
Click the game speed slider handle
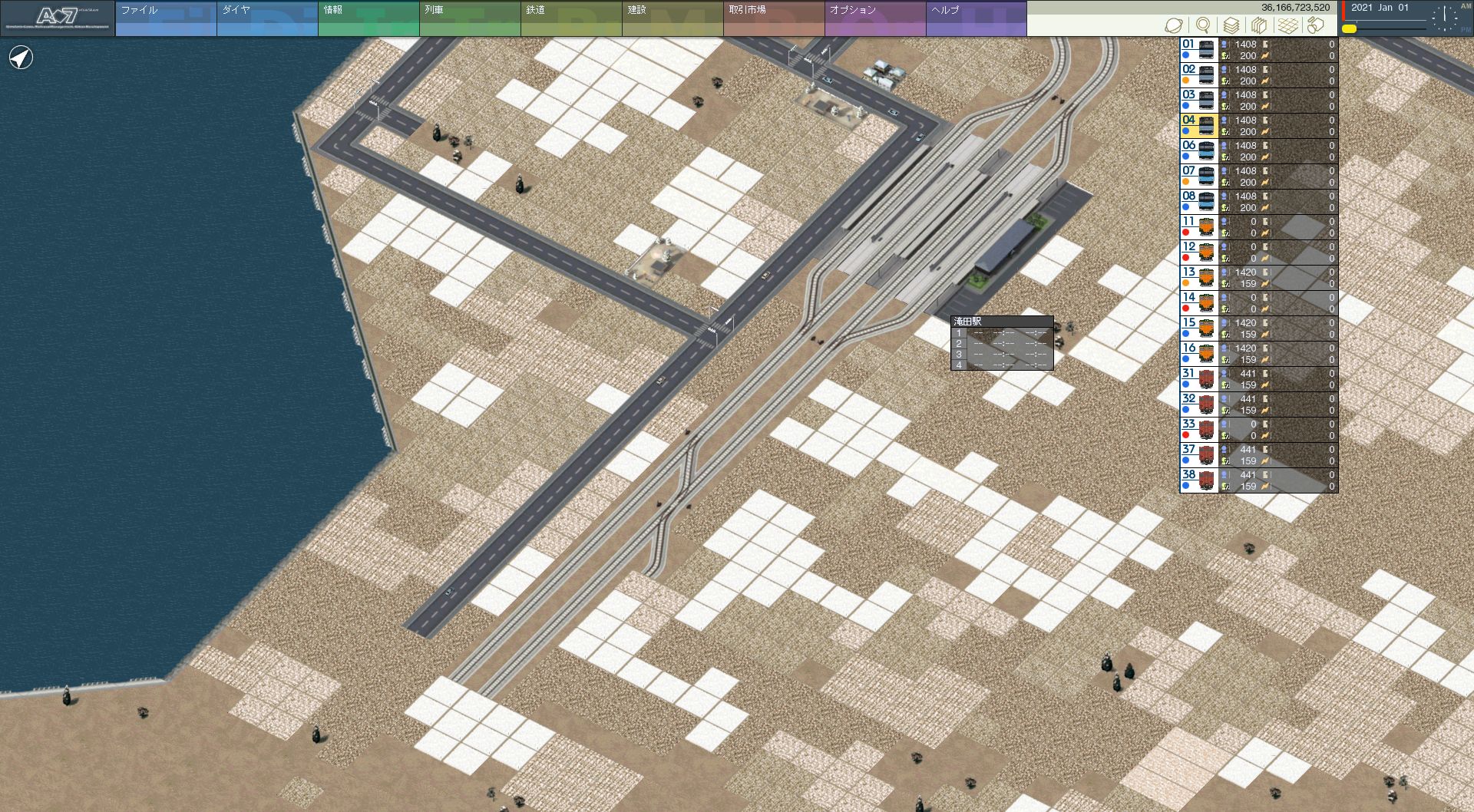[1349, 28]
